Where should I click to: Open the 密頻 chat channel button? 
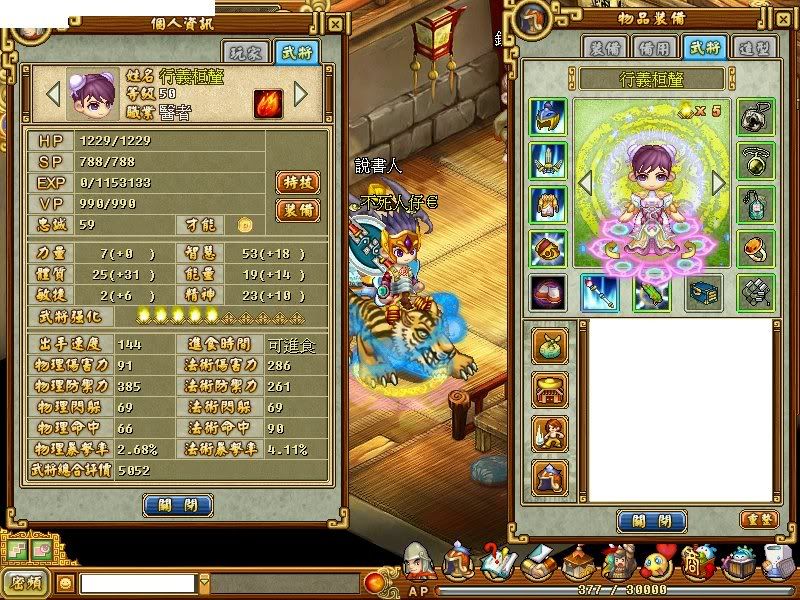pos(26,581)
